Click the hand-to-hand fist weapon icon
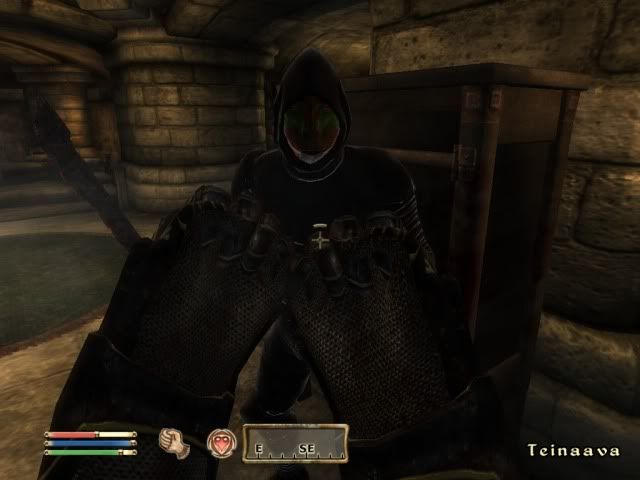Viewport: 640px width, 480px height. coord(177,444)
